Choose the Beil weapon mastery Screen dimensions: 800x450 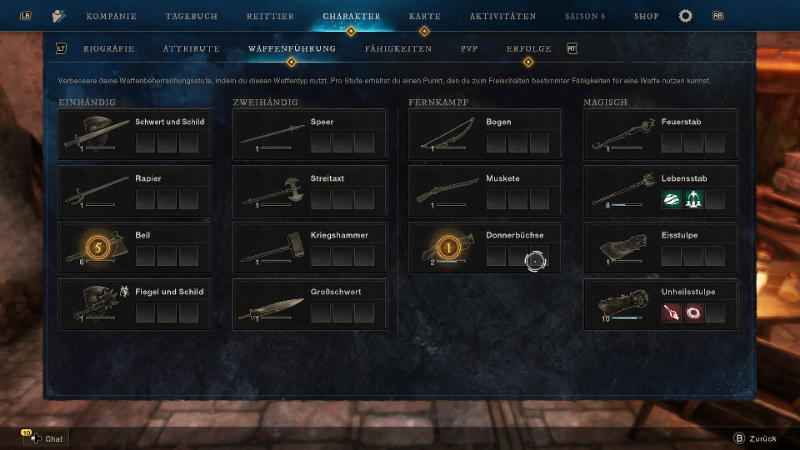pyautogui.click(x=135, y=247)
